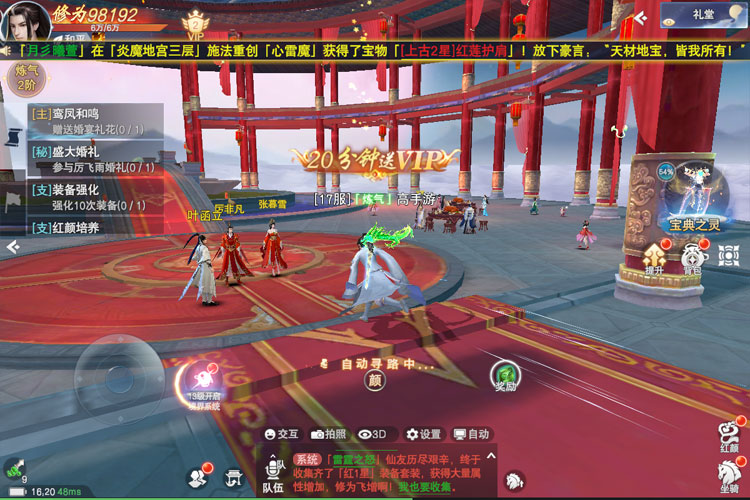Tap the 提升 upgrade arrow icon

click(x=656, y=258)
